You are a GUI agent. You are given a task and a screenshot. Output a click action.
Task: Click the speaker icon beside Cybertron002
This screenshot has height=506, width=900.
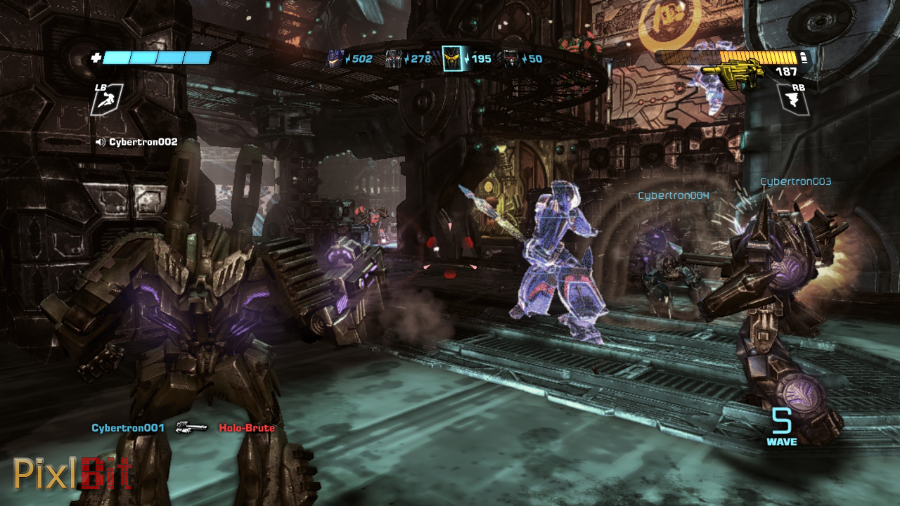click(100, 142)
